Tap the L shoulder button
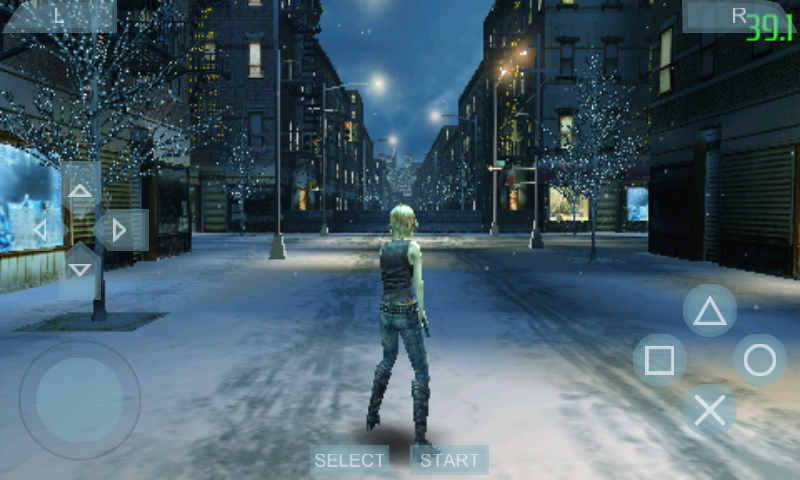Image resolution: width=800 pixels, height=480 pixels. [58, 15]
